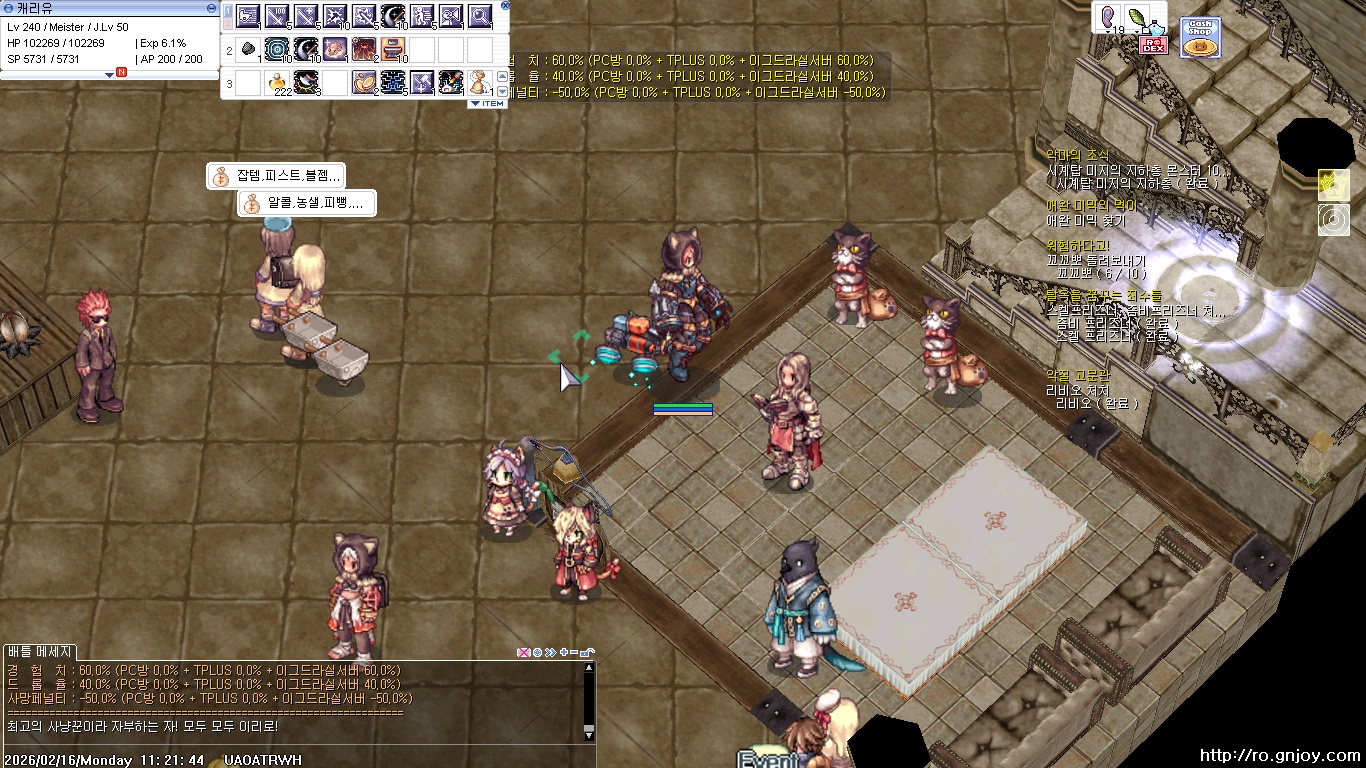
Task: Activate the anvil skill in hotbar row 2
Action: (393, 49)
